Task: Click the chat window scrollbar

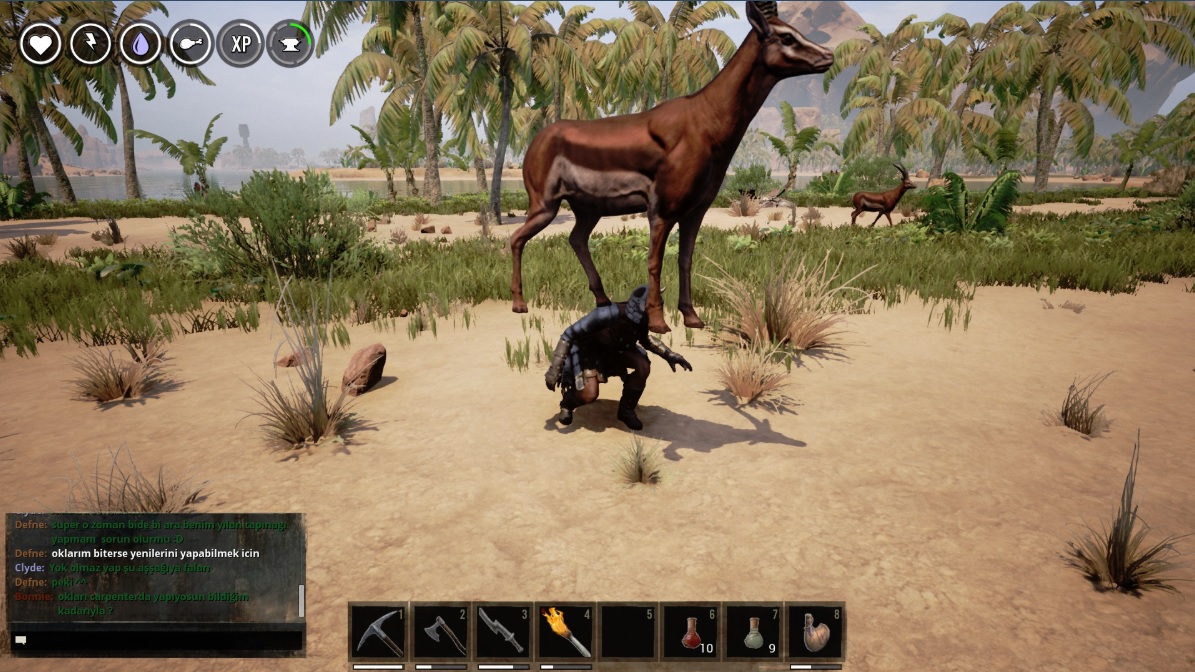Action: pos(301,601)
